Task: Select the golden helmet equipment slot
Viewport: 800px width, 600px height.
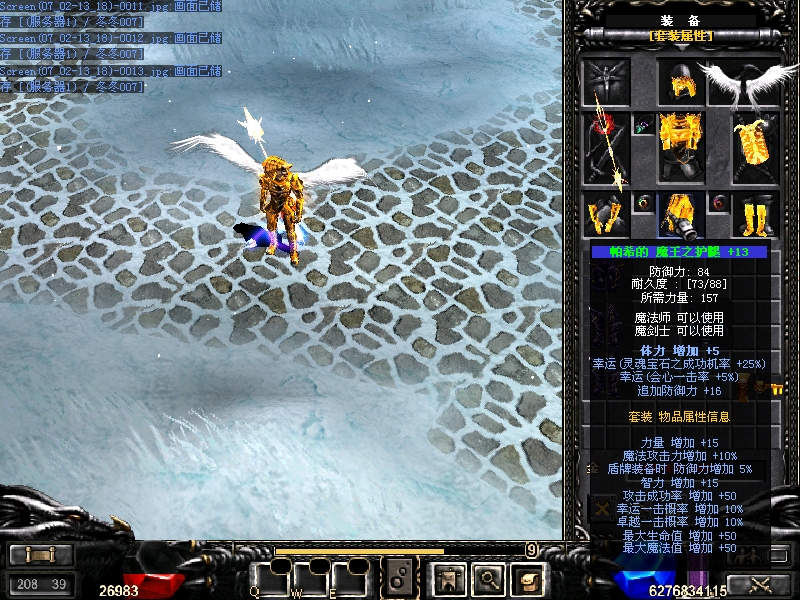Action: 681,82
